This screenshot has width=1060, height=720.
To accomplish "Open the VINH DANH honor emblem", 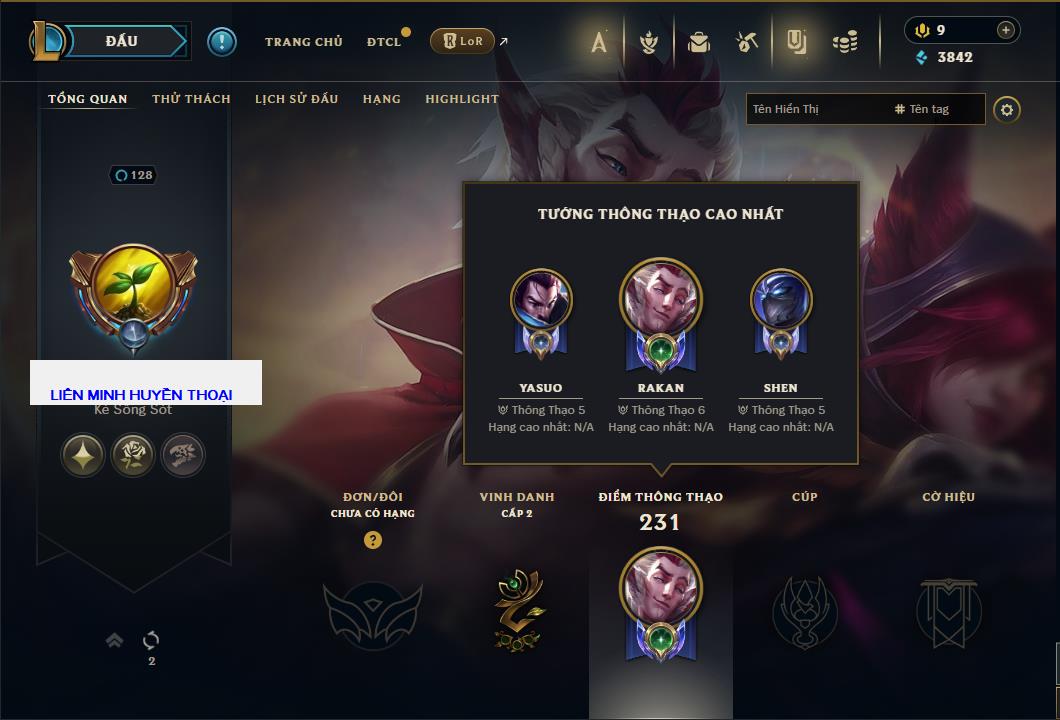I will point(517,609).
